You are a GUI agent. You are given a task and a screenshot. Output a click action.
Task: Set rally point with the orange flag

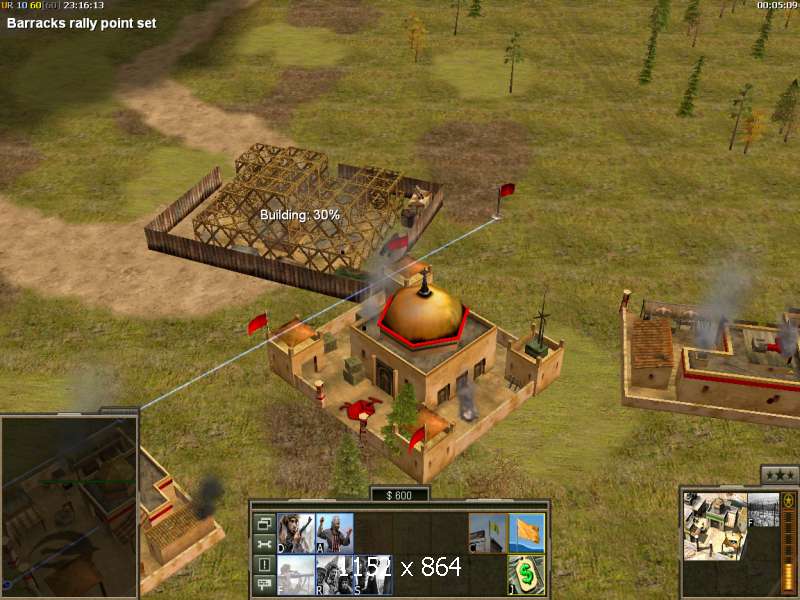point(526,534)
